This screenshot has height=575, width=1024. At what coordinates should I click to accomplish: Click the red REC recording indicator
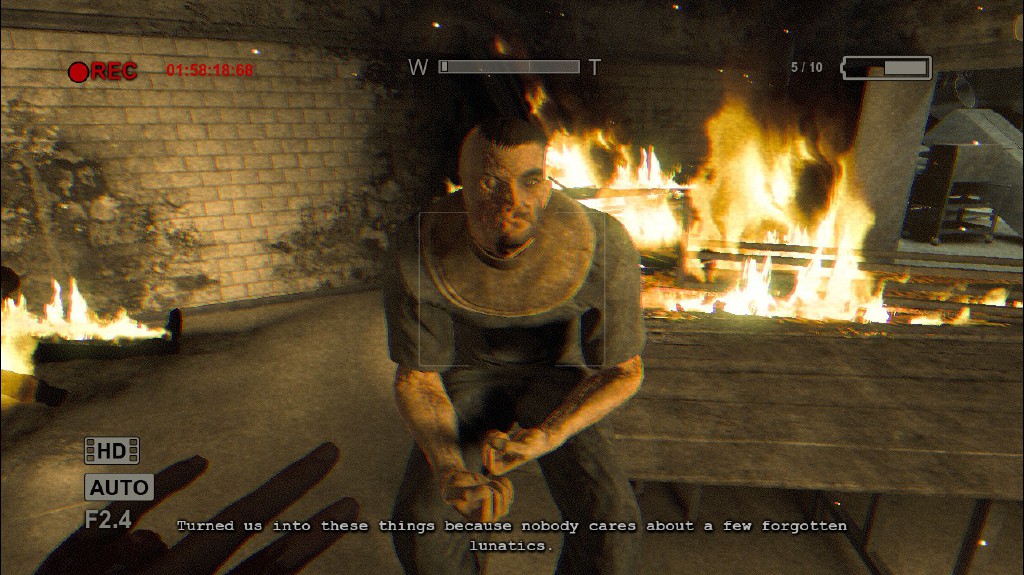(x=102, y=71)
